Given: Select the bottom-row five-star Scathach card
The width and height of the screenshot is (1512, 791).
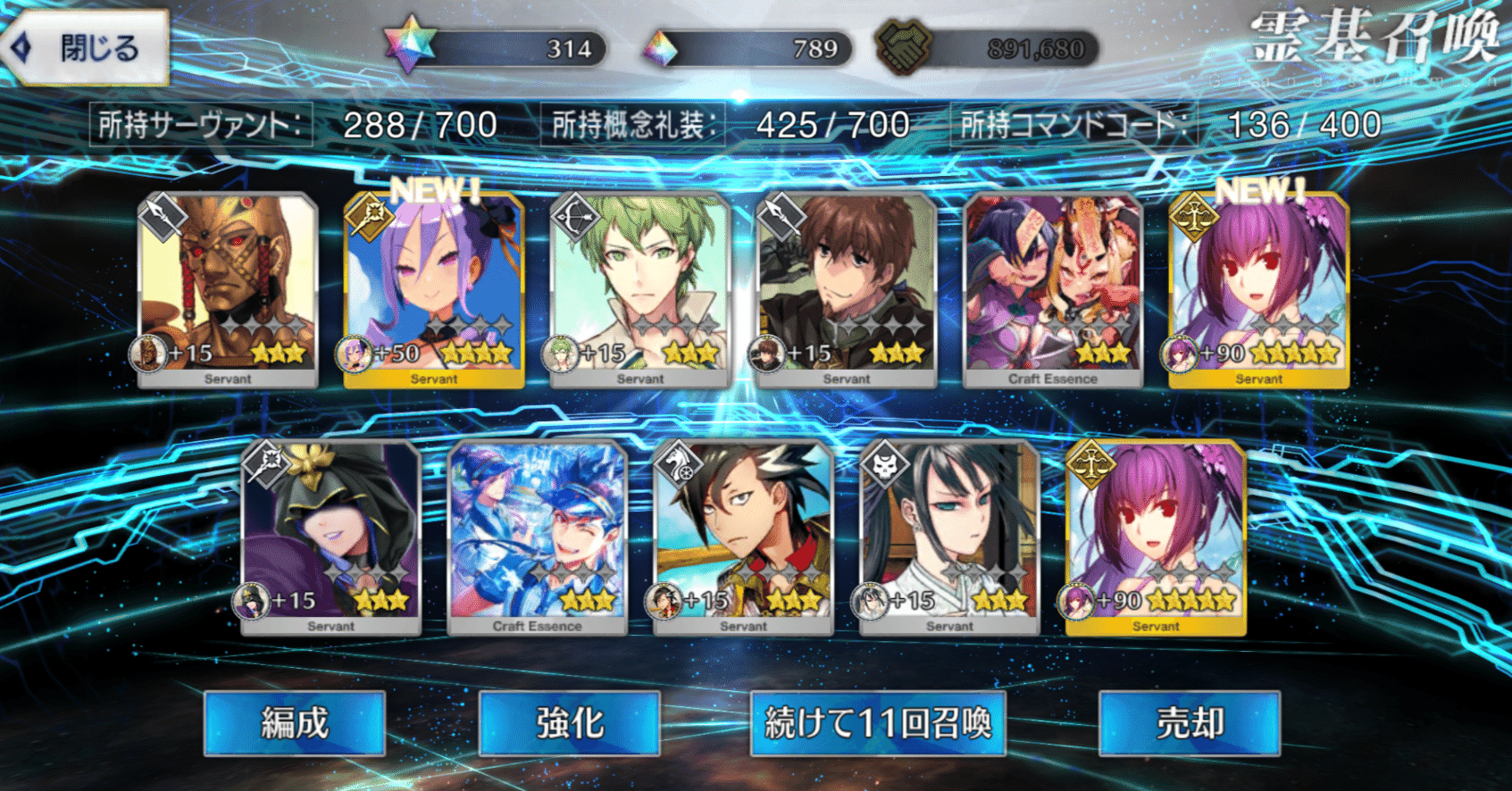Looking at the screenshot, I should [1157, 536].
